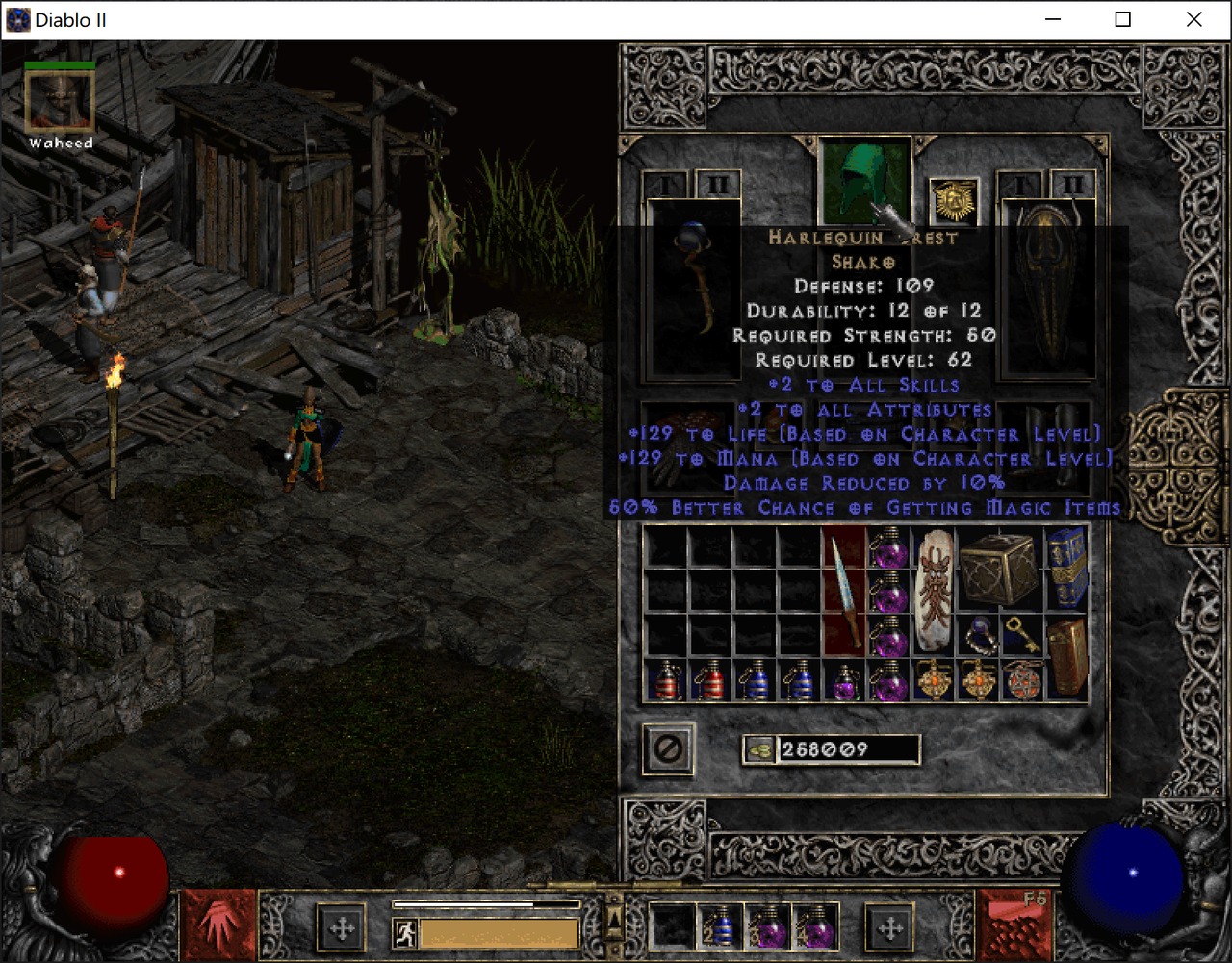Select the blue tome in inventory

(1066, 568)
